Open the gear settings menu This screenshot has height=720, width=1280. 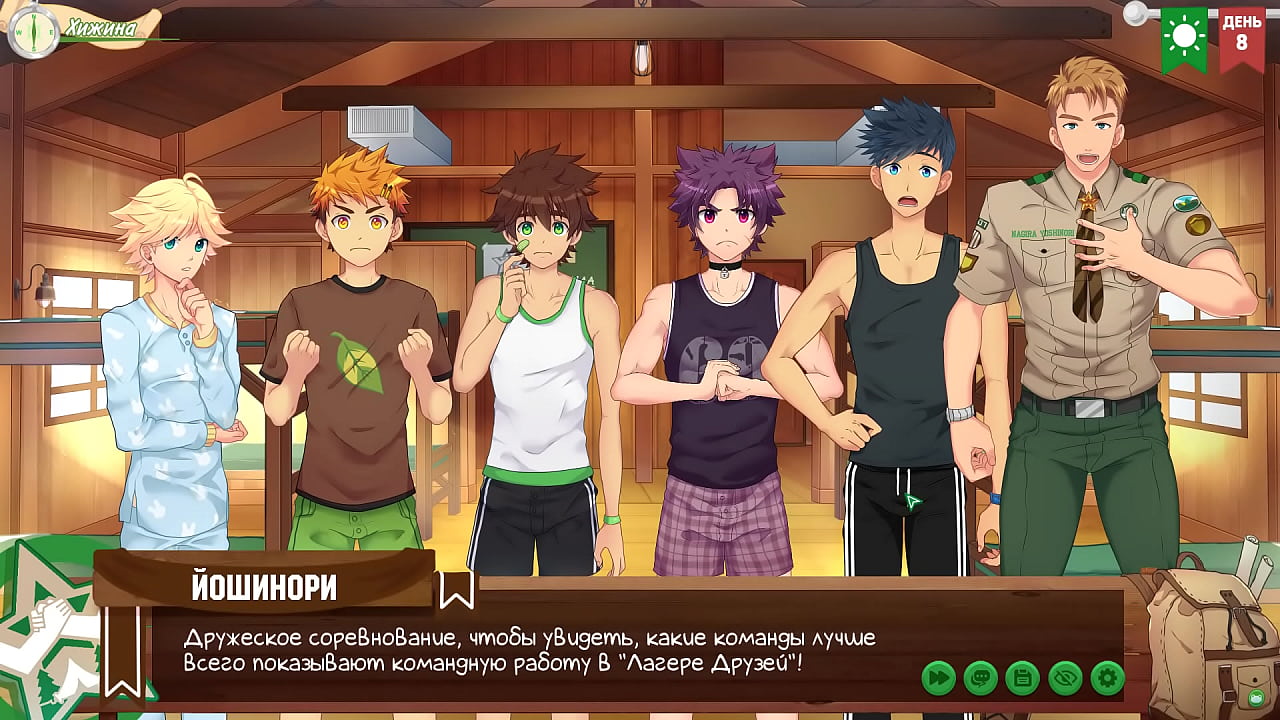[x=1107, y=678]
